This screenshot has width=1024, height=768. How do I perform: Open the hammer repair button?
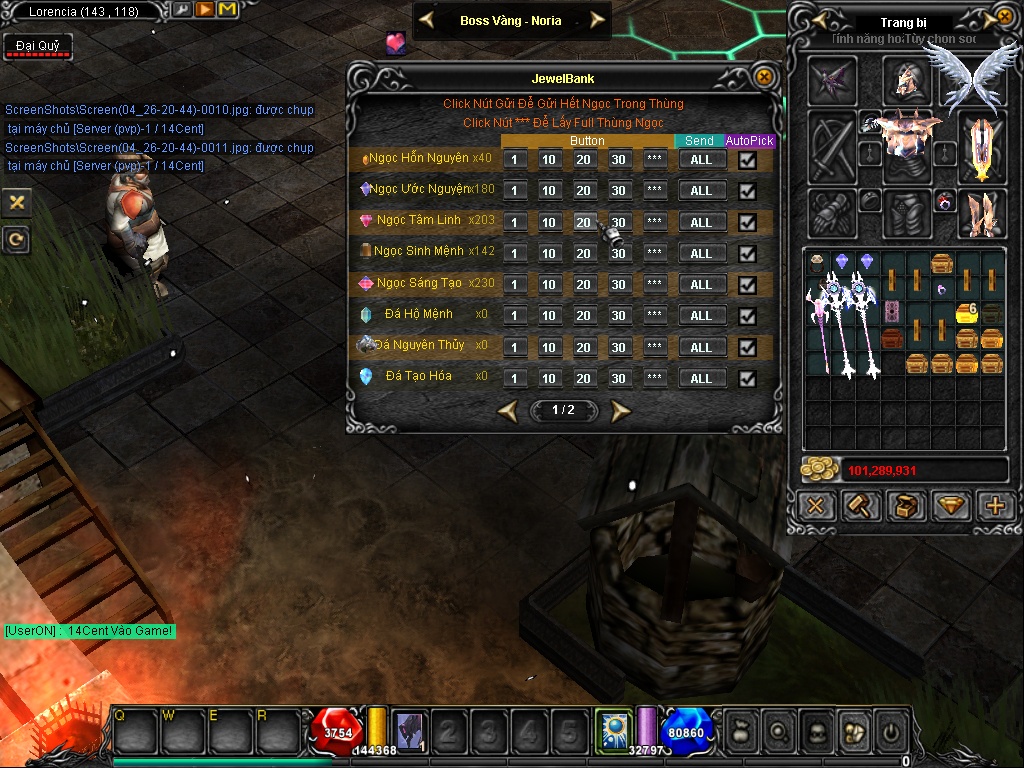click(x=860, y=506)
